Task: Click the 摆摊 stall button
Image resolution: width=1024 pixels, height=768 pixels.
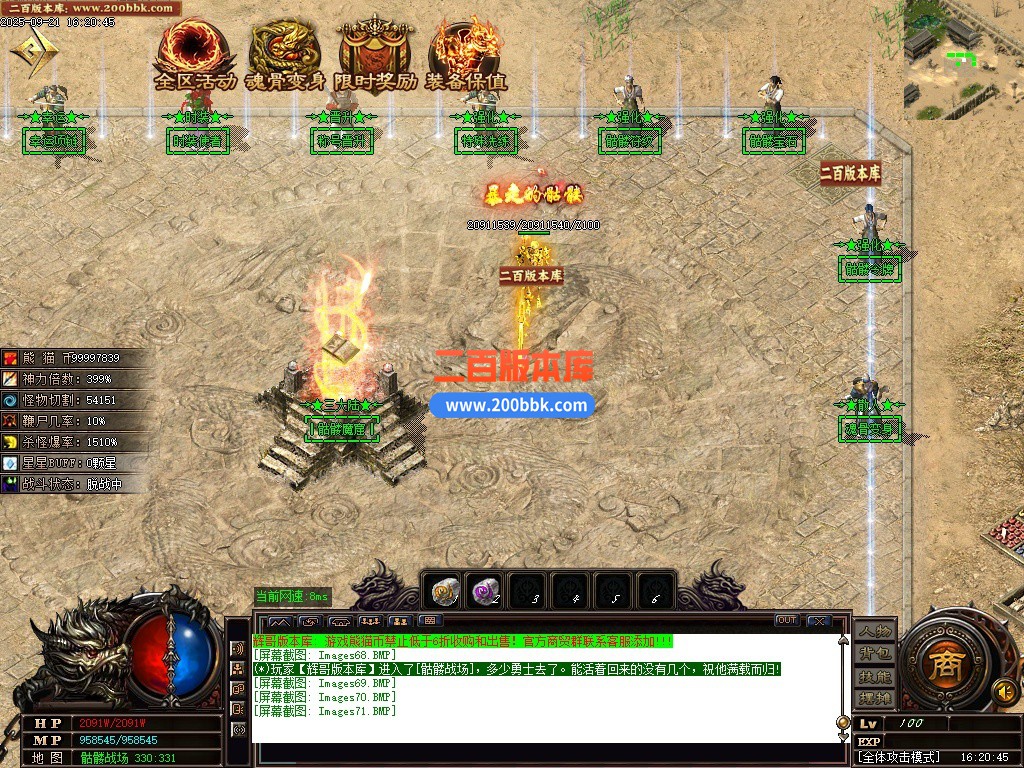Action: pyautogui.click(x=874, y=697)
